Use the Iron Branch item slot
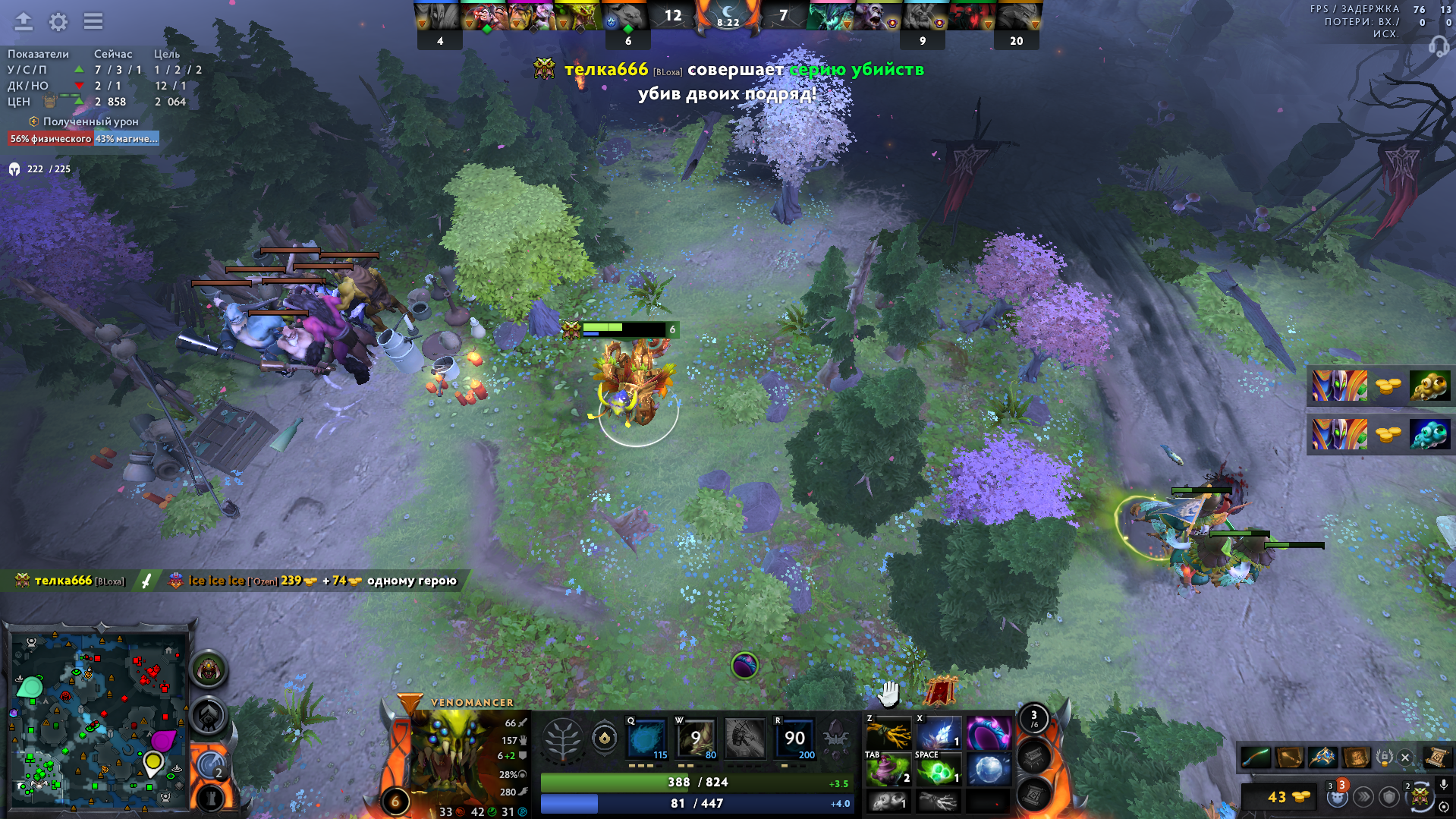 click(x=888, y=733)
